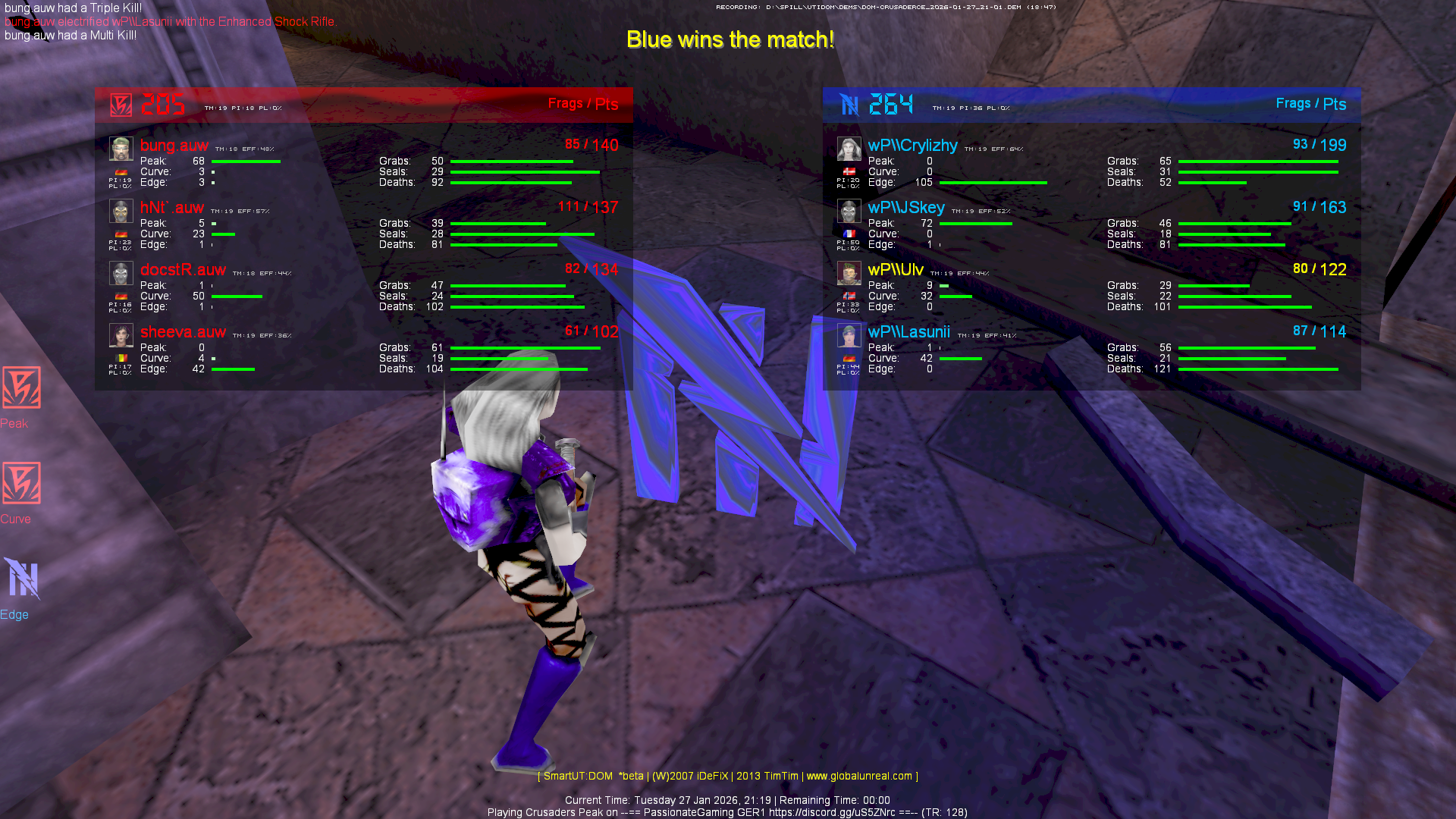Click sheeva.auw's portrait thumbnail
Viewport: 1456px width, 819px height.
[121, 335]
